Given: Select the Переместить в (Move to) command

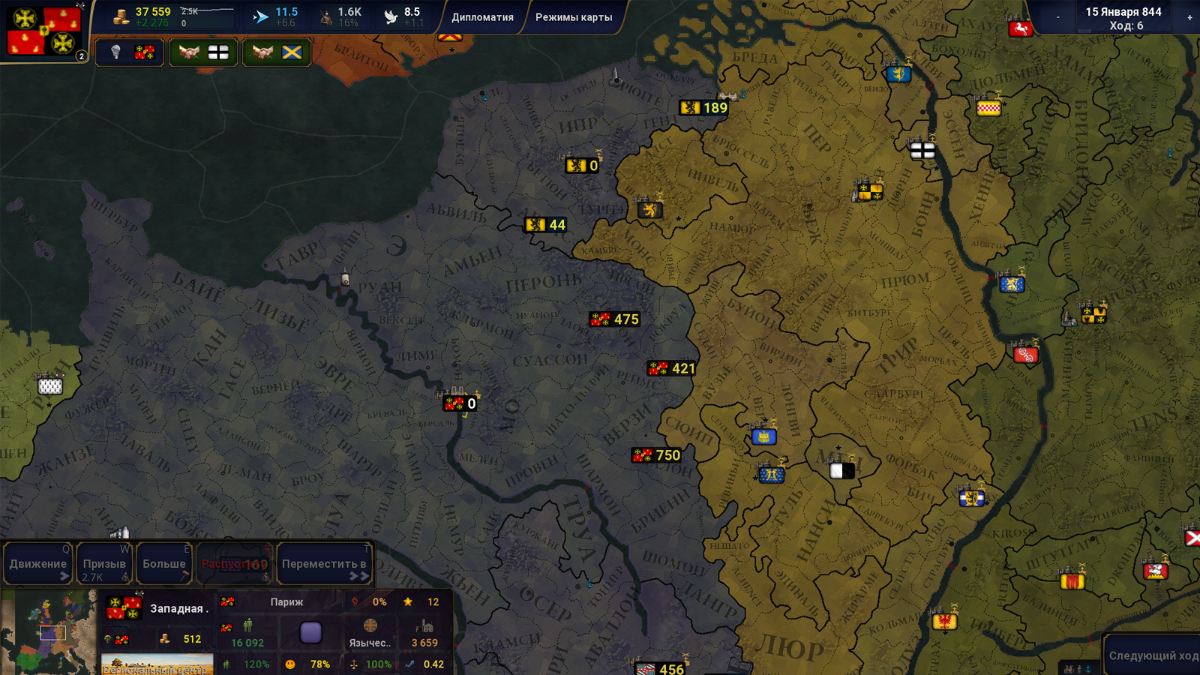Looking at the screenshot, I should click(x=324, y=564).
